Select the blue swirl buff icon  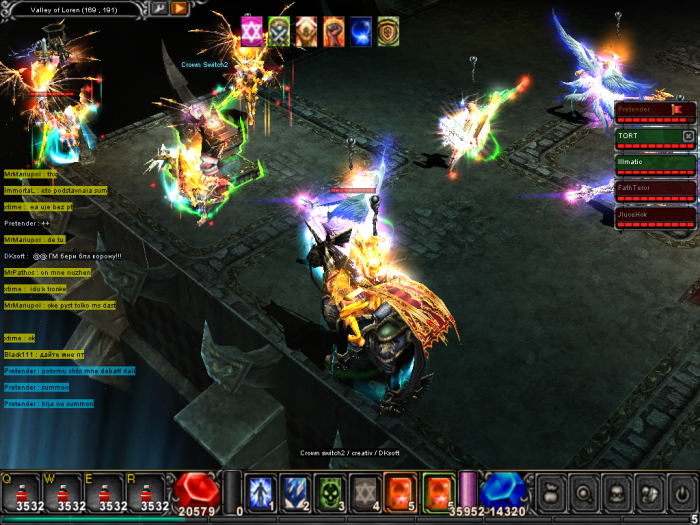coord(360,31)
